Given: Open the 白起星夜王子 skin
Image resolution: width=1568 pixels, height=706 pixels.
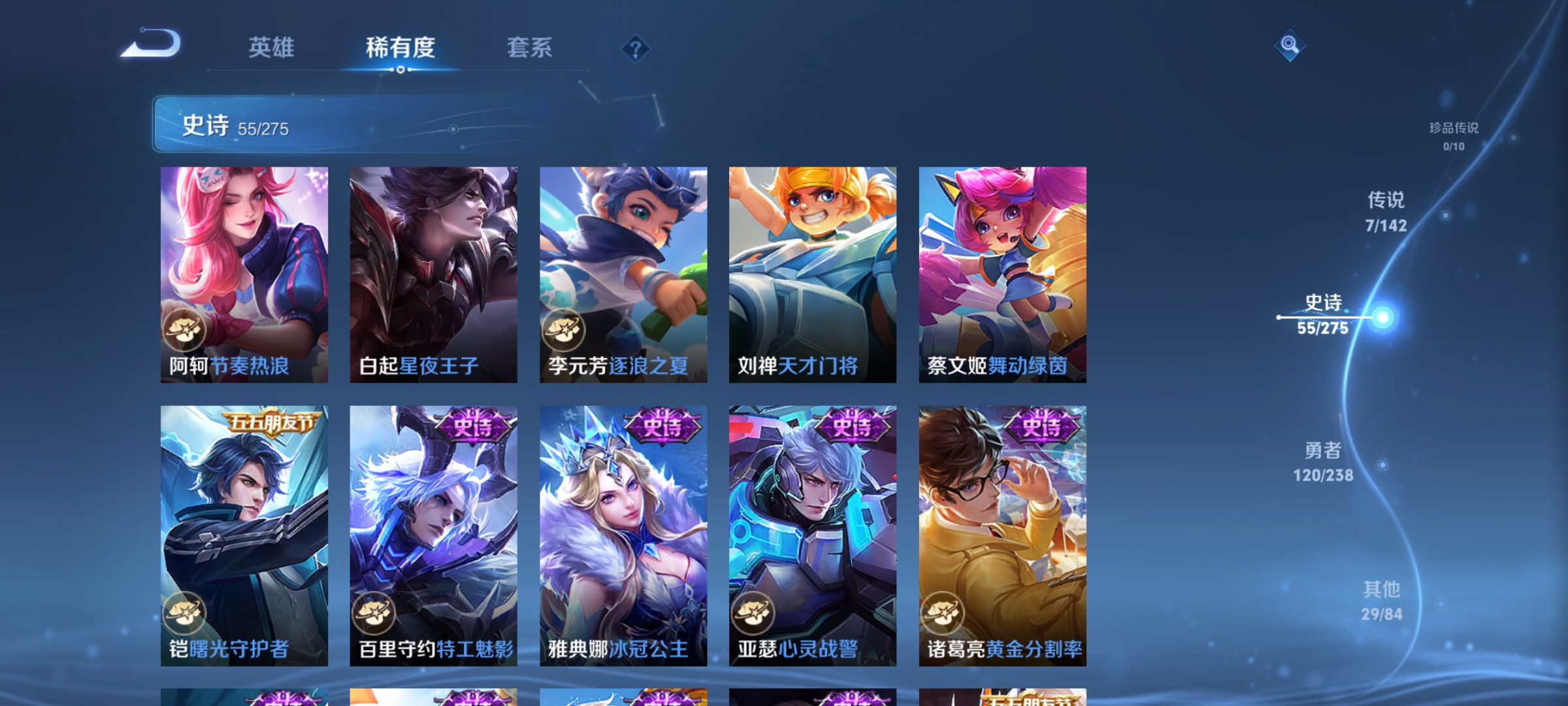Looking at the screenshot, I should coord(433,275).
